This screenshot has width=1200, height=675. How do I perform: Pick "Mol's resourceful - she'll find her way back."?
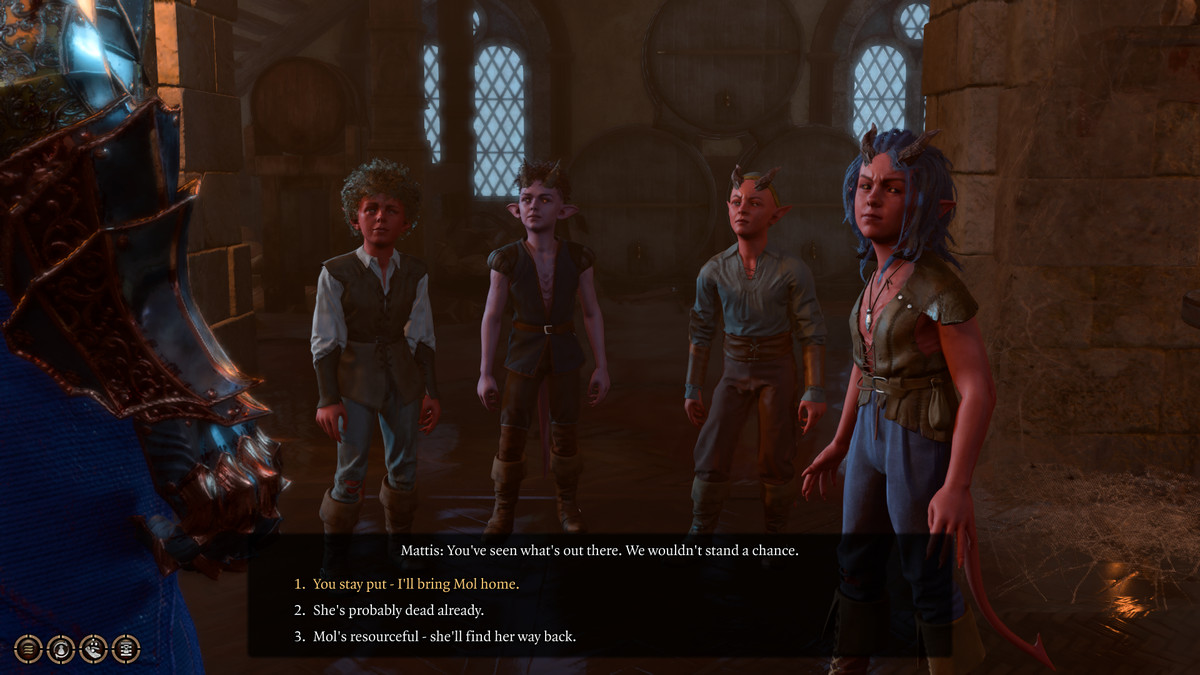coord(444,636)
